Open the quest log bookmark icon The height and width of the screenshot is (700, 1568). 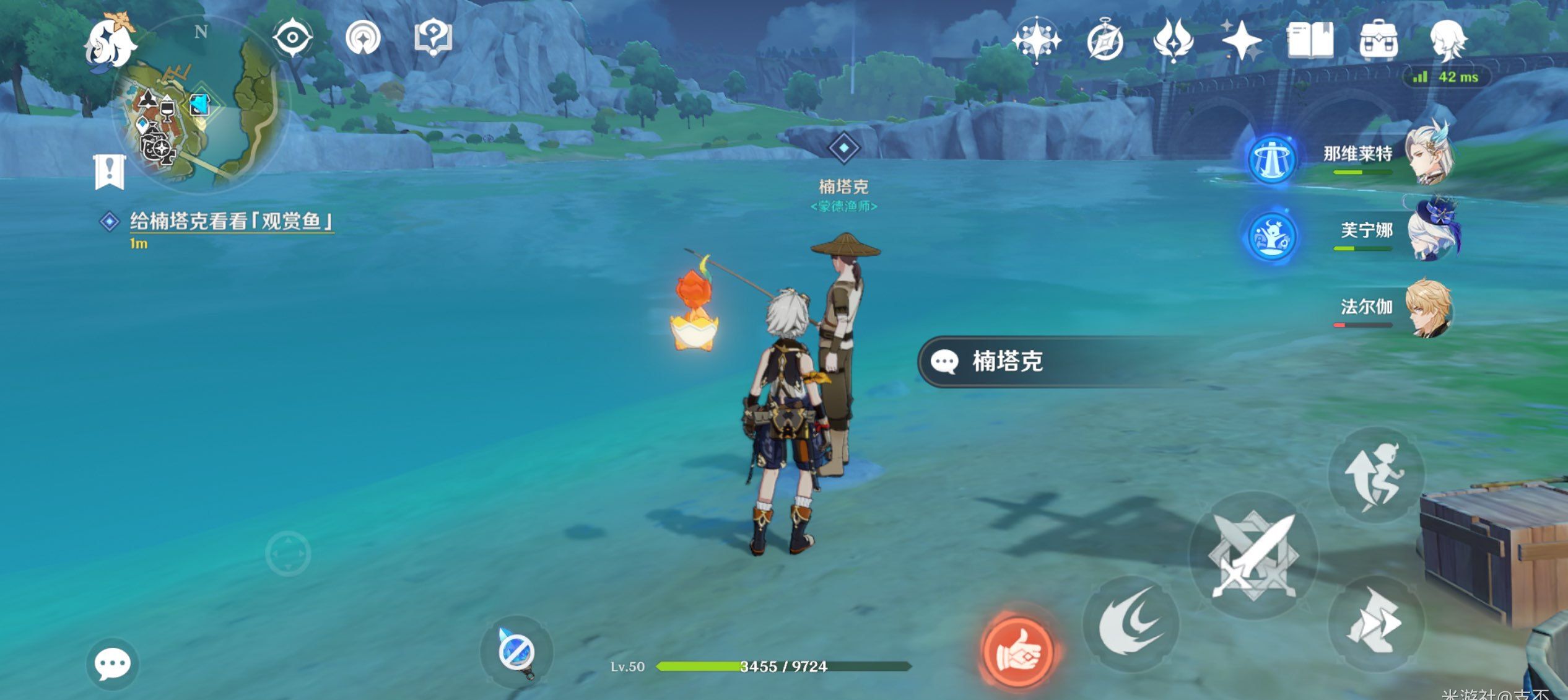[x=110, y=172]
